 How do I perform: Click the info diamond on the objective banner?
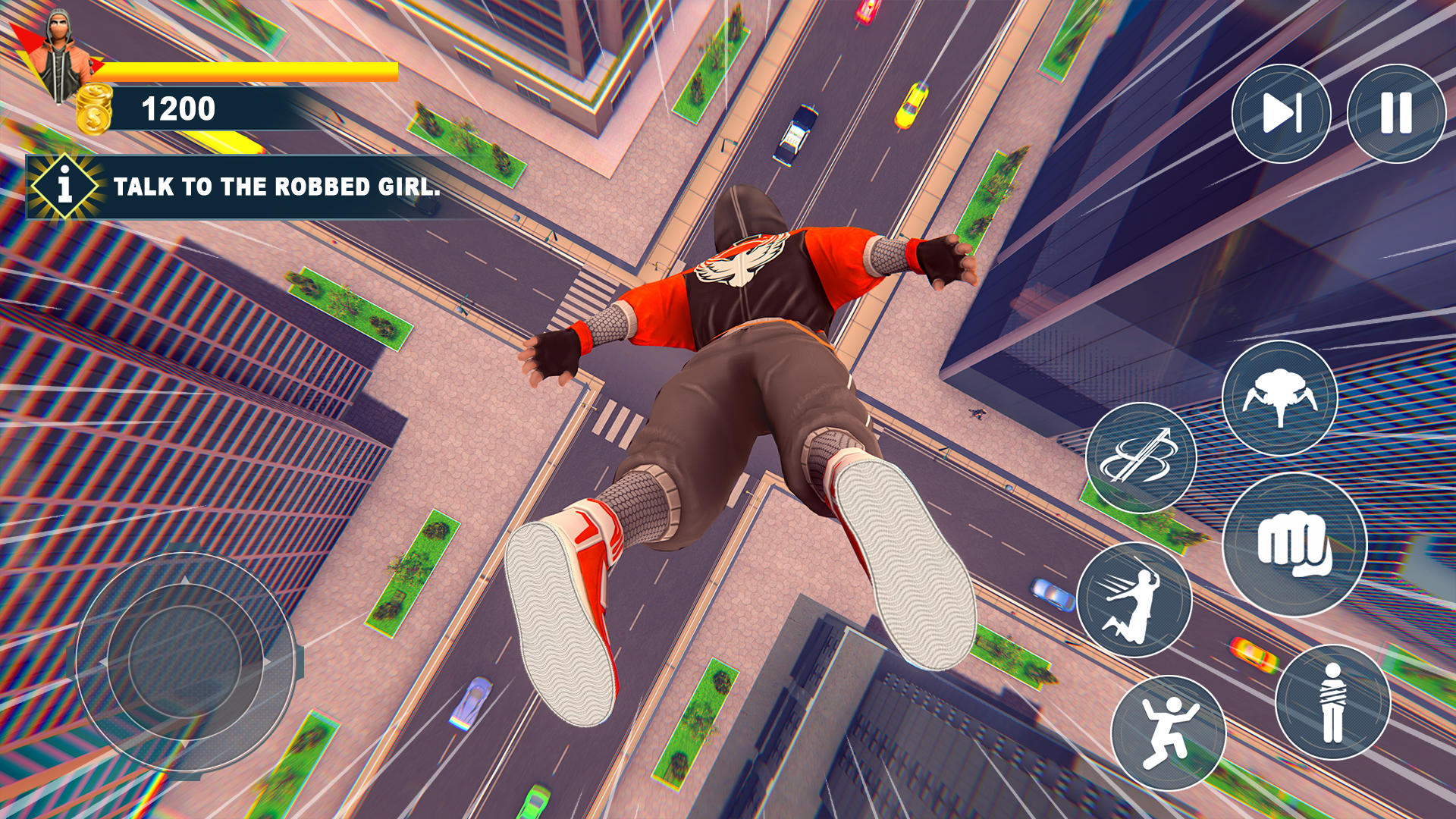[64, 184]
